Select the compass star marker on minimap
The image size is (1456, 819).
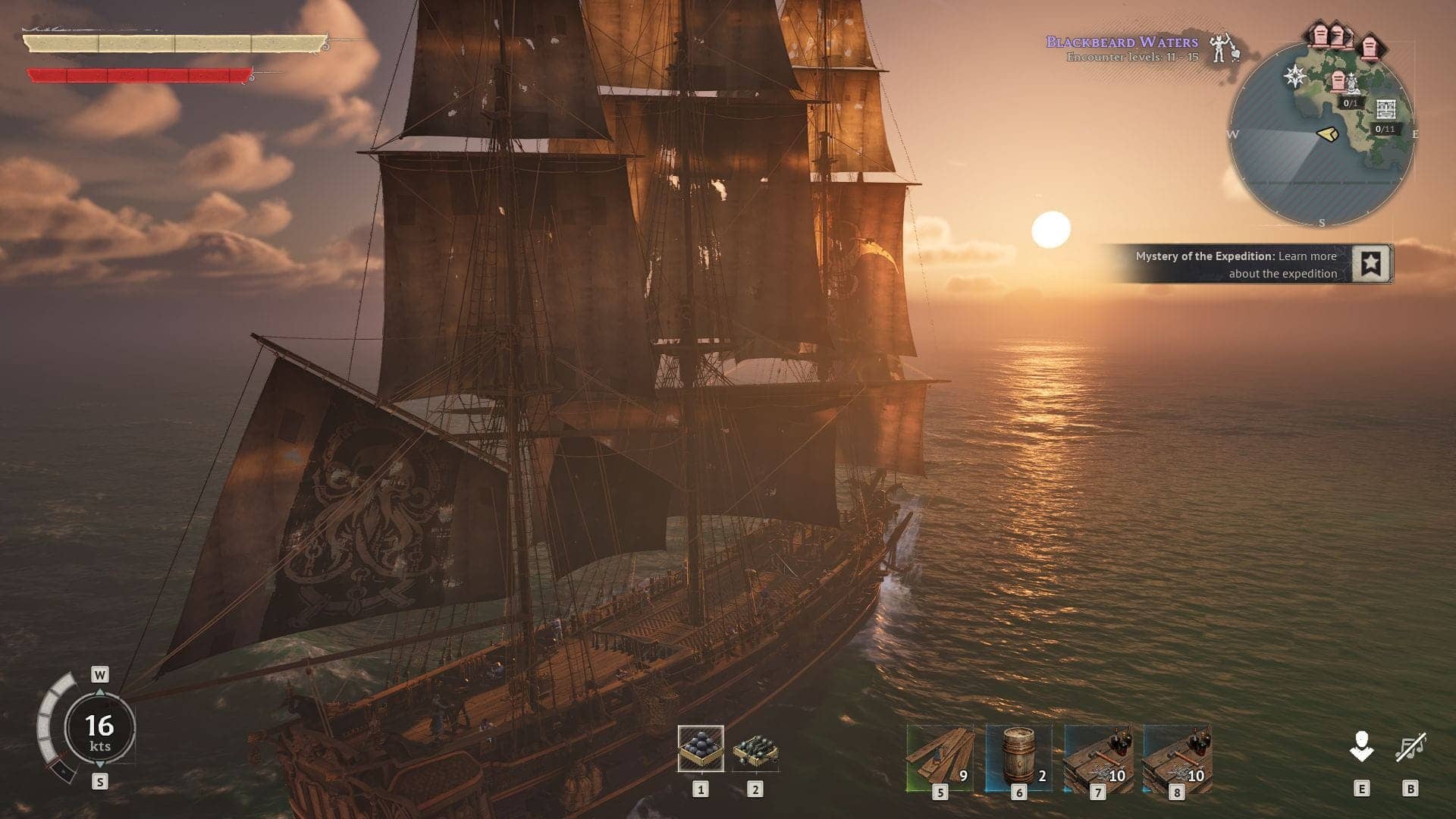tap(1294, 76)
